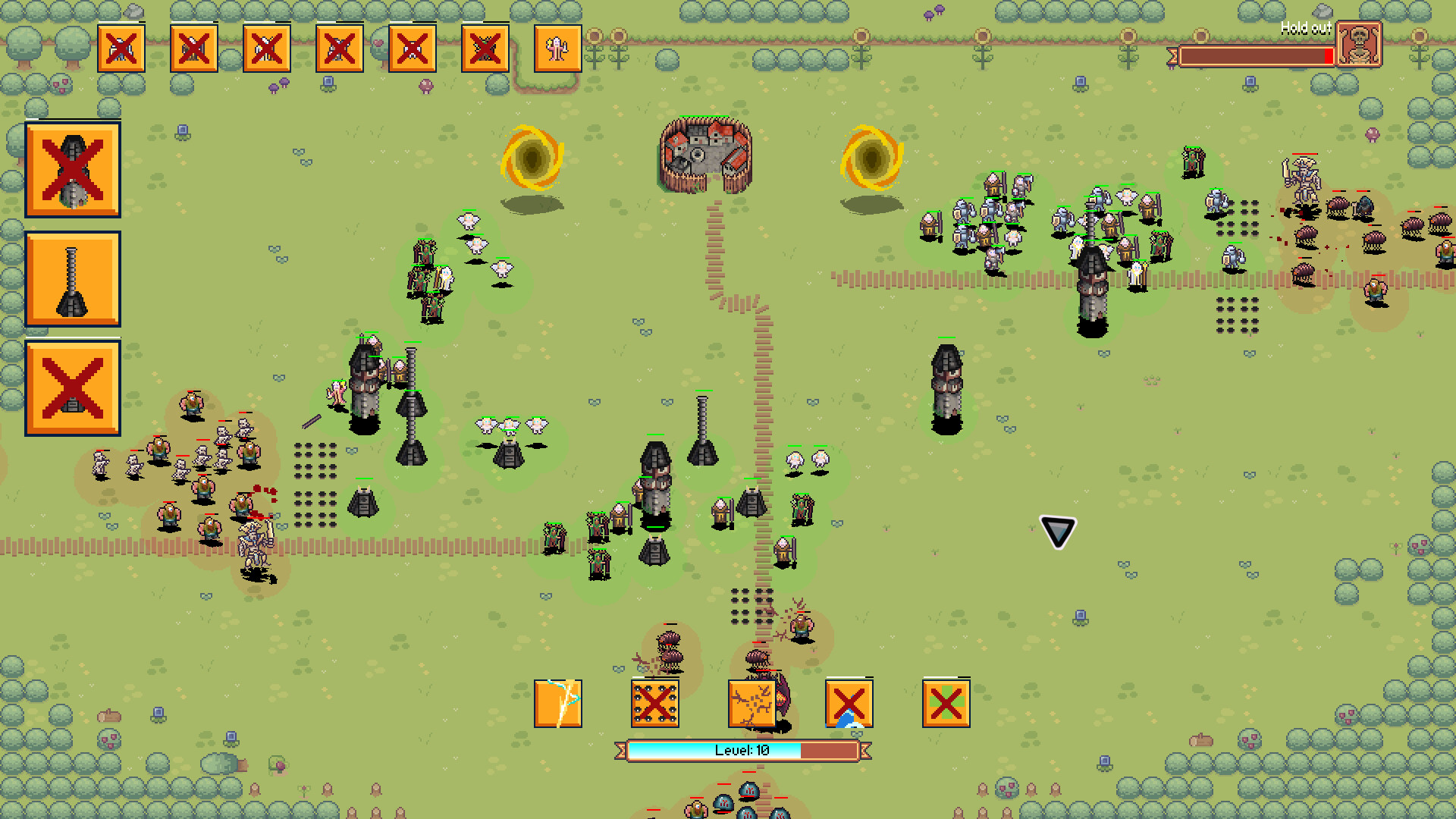Click the crossed-out green cross heal spell icon

946,704
